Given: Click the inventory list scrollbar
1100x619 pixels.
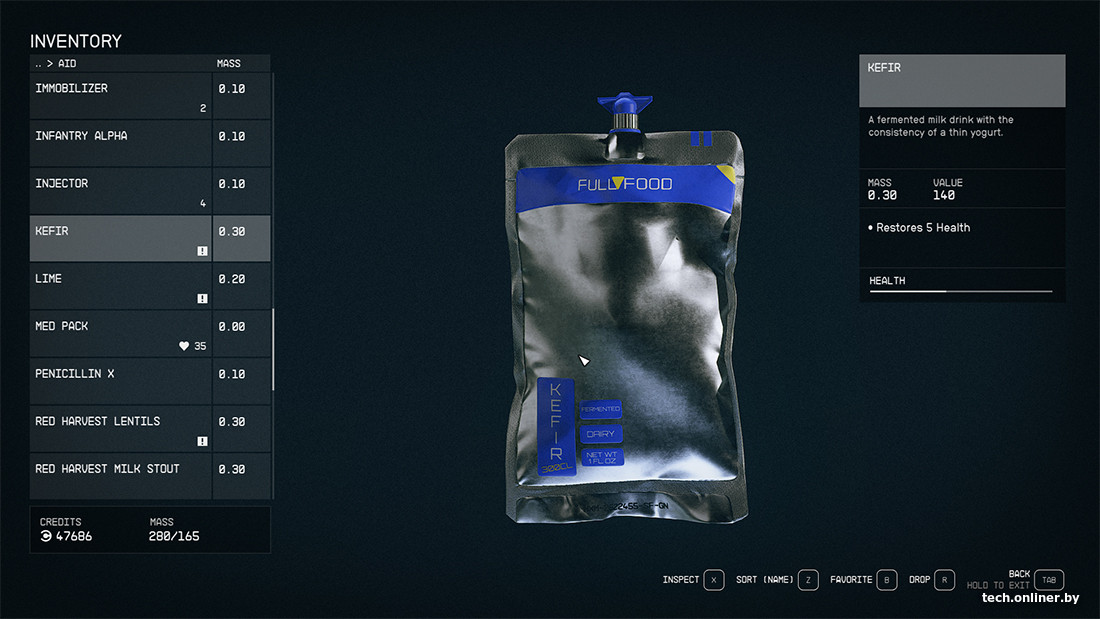Looking at the screenshot, I should tap(273, 350).
